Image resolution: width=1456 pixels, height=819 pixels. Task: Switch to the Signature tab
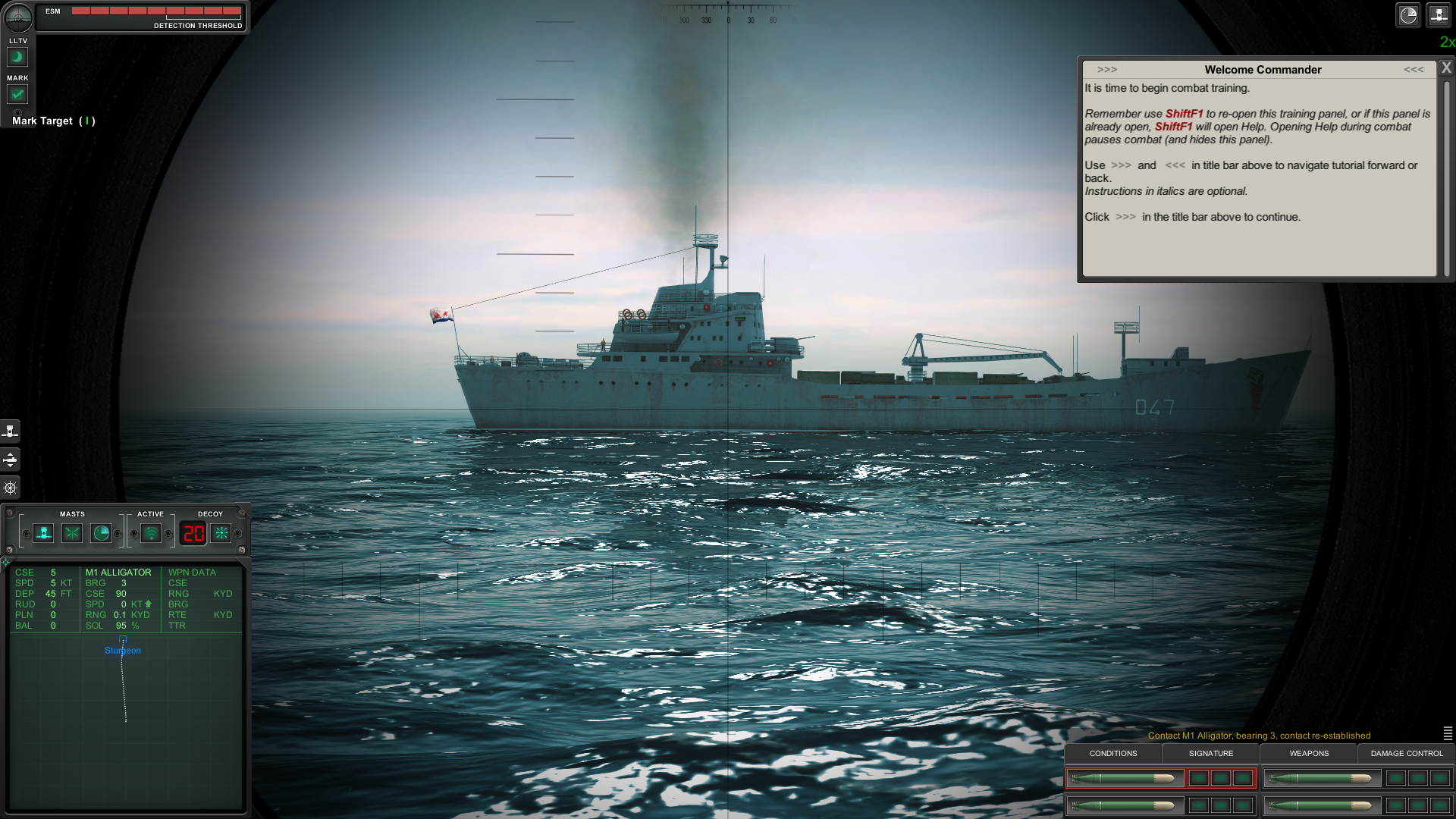click(1210, 754)
